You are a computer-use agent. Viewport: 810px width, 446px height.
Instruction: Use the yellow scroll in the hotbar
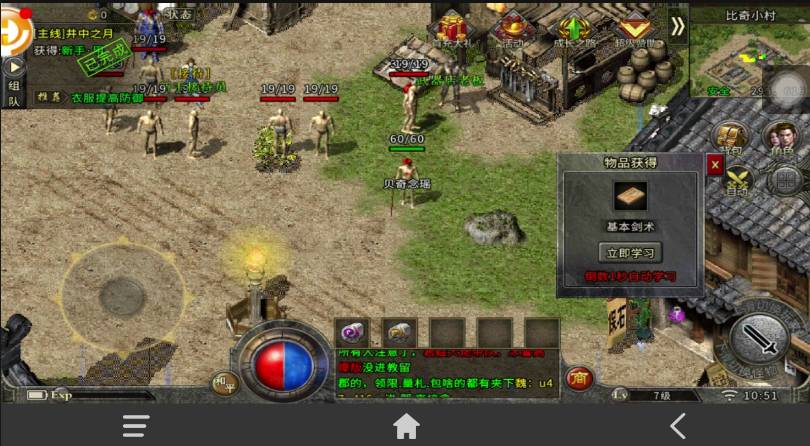click(400, 333)
